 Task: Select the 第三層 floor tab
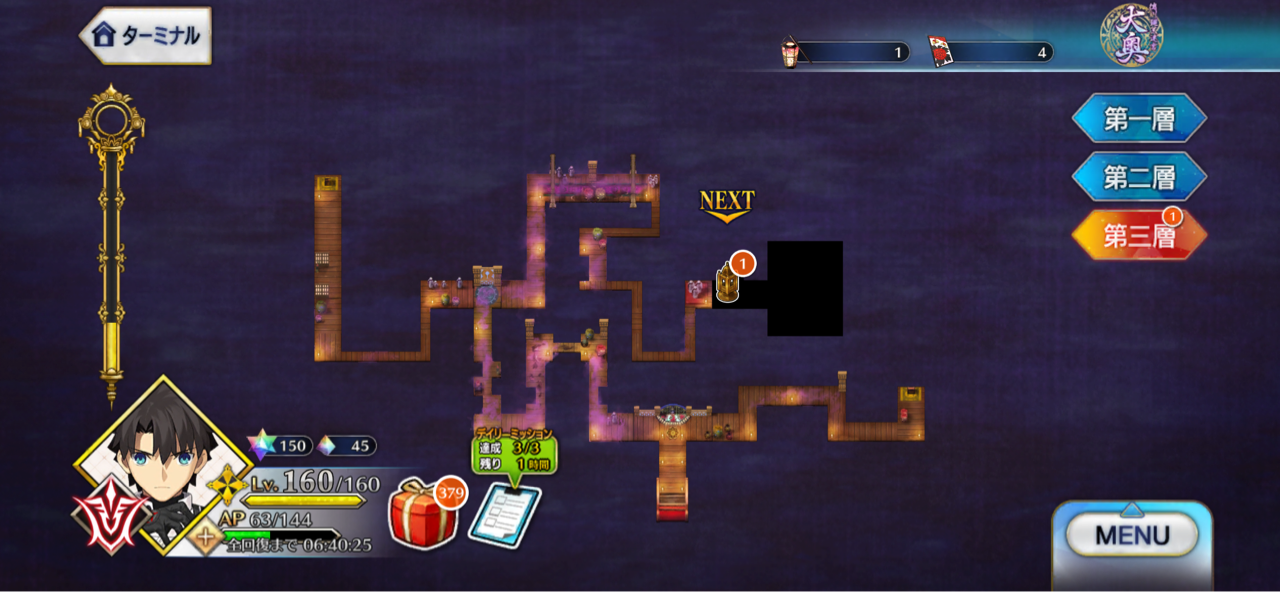point(1138,236)
